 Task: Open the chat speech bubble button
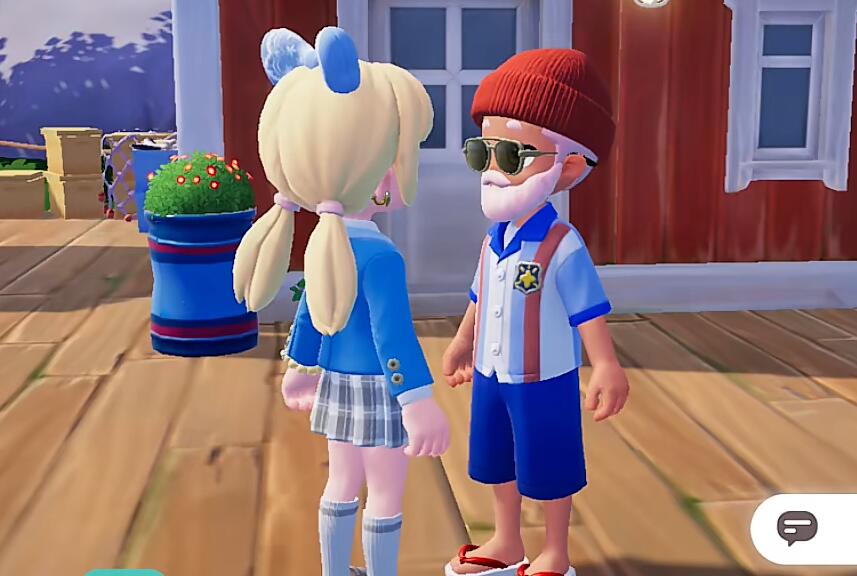[797, 527]
